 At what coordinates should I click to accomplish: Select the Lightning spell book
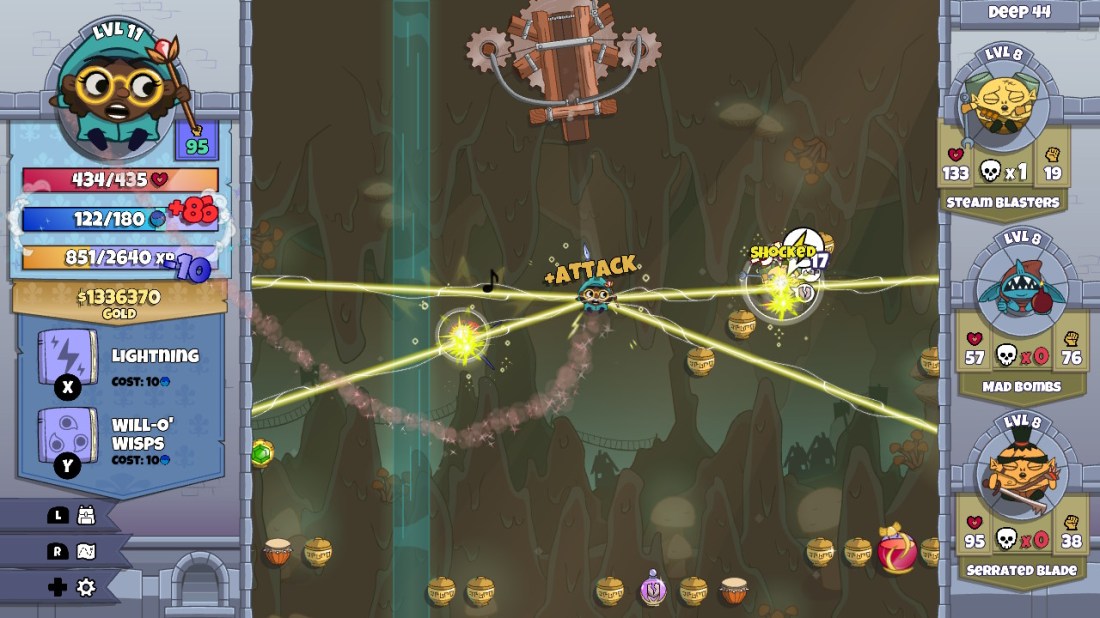point(68,357)
